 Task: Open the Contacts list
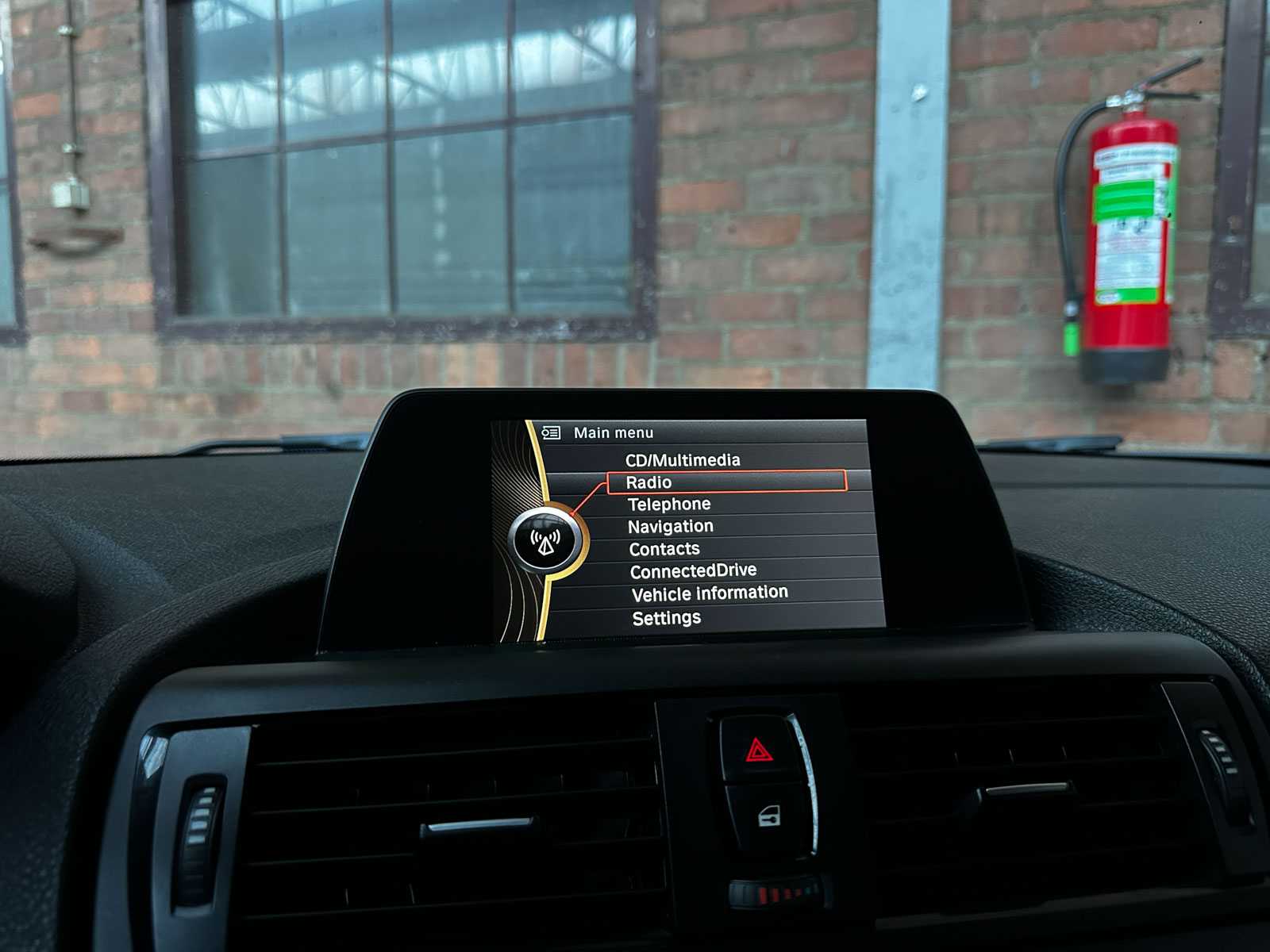click(x=664, y=547)
